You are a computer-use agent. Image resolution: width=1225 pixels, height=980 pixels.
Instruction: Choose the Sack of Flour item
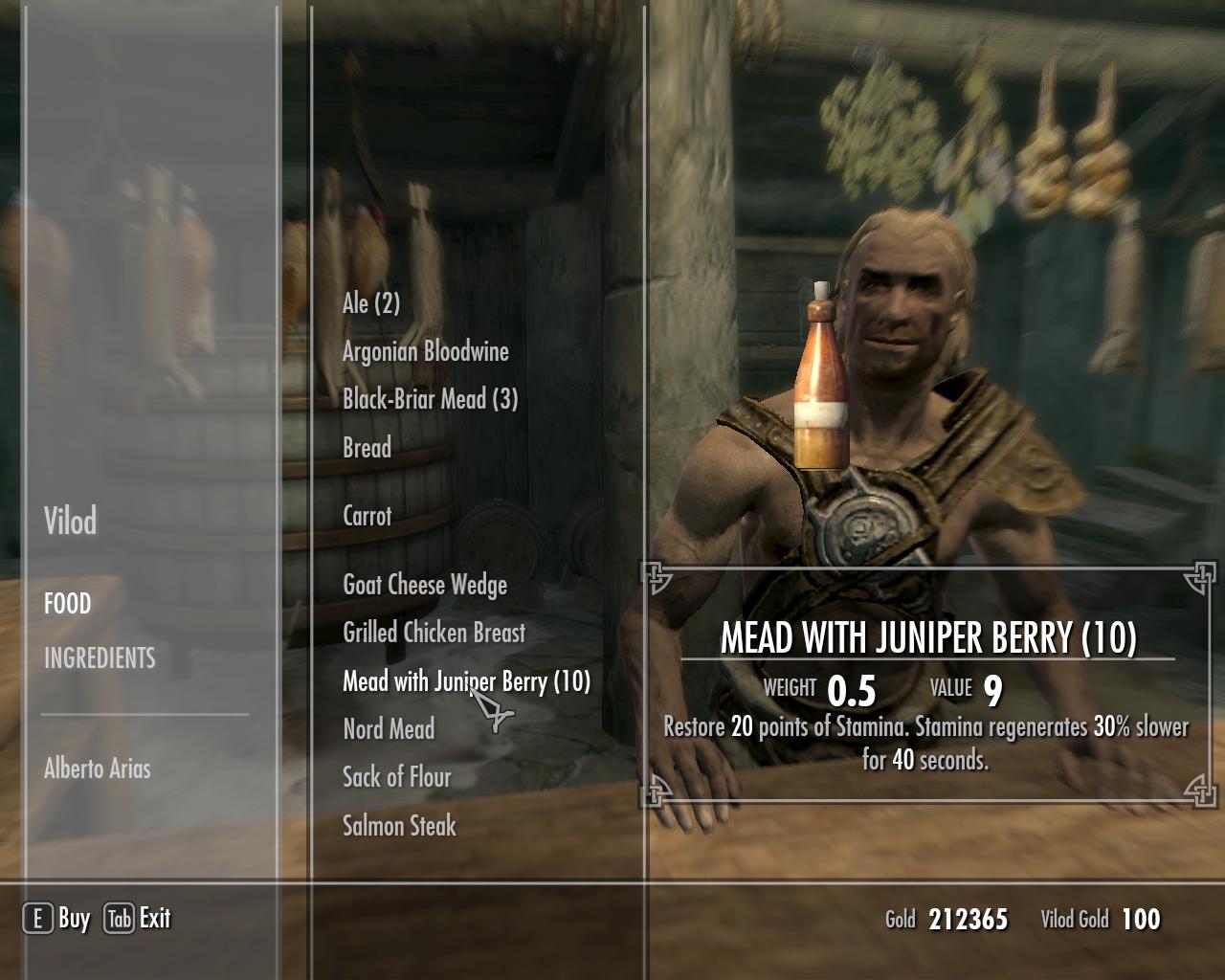point(396,777)
